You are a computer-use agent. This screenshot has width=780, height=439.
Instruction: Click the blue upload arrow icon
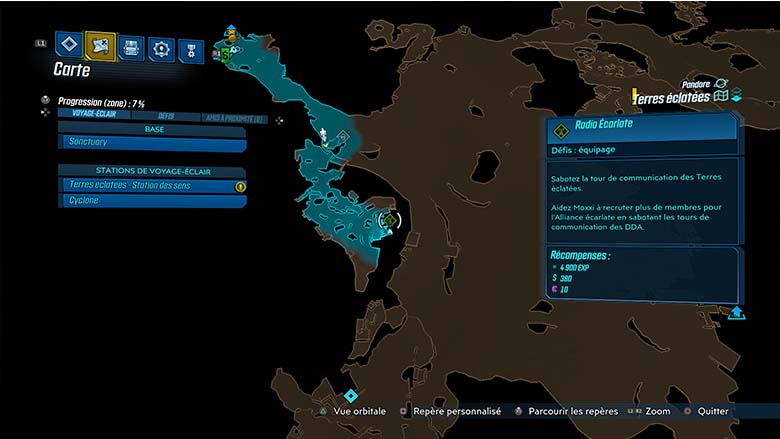[737, 312]
